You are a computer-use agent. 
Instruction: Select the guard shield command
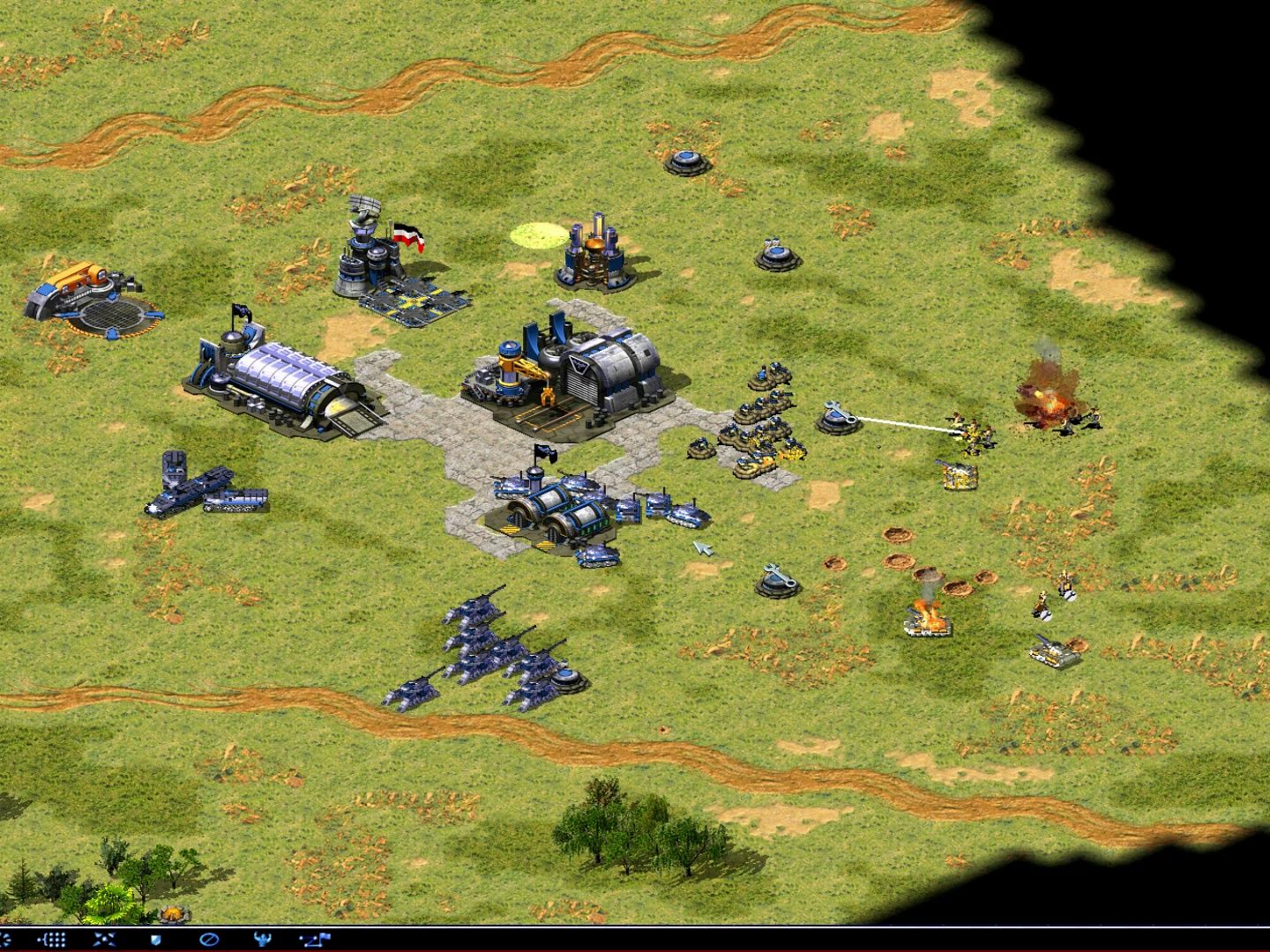156,940
